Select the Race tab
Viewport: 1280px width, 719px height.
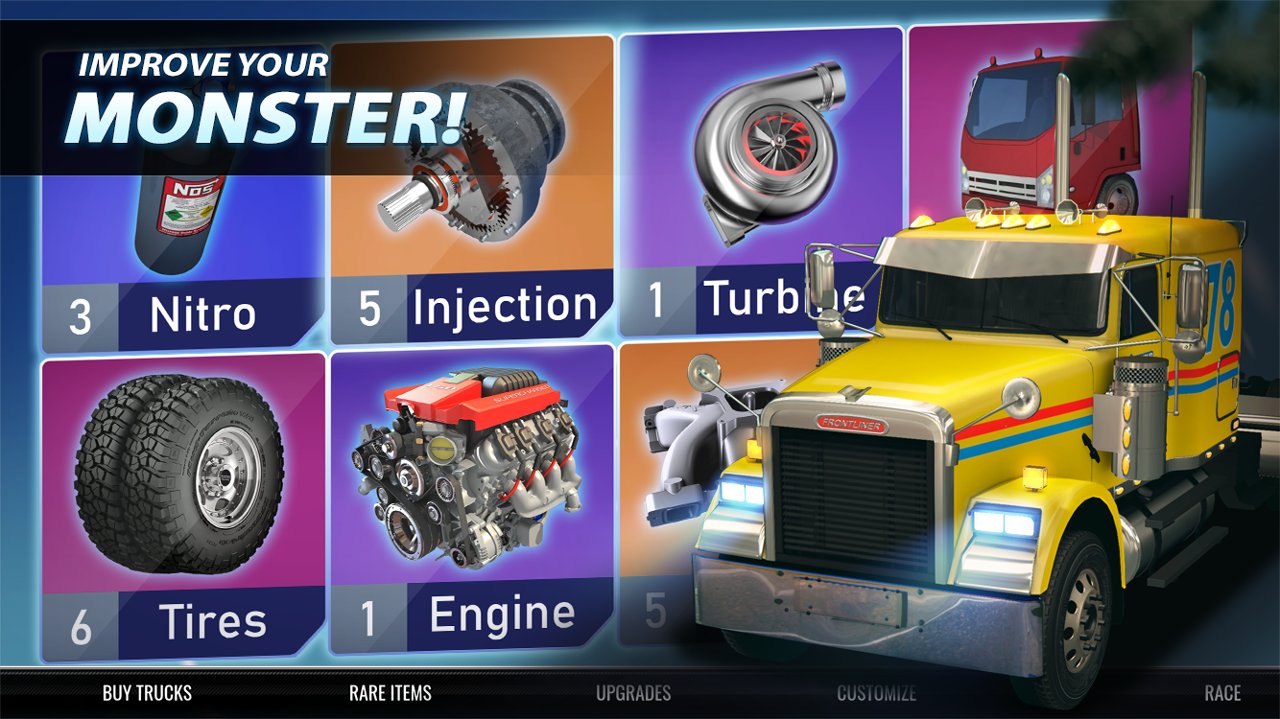(x=1222, y=693)
